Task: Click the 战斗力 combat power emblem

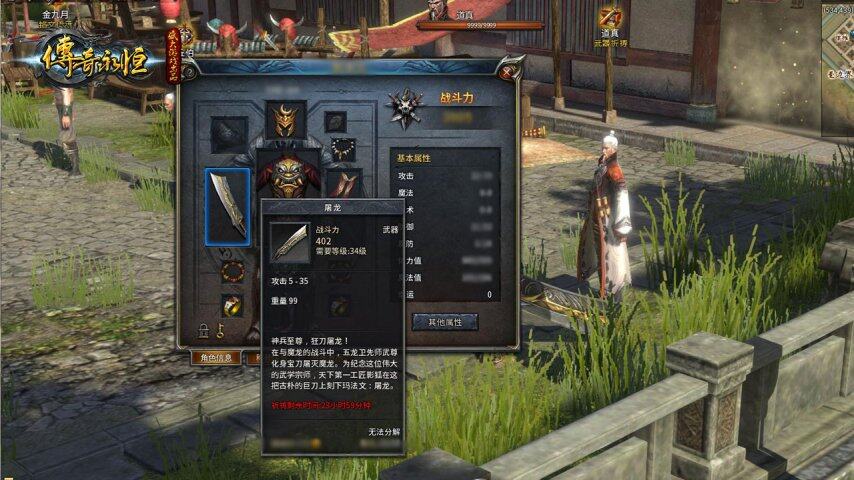Action: (x=405, y=105)
